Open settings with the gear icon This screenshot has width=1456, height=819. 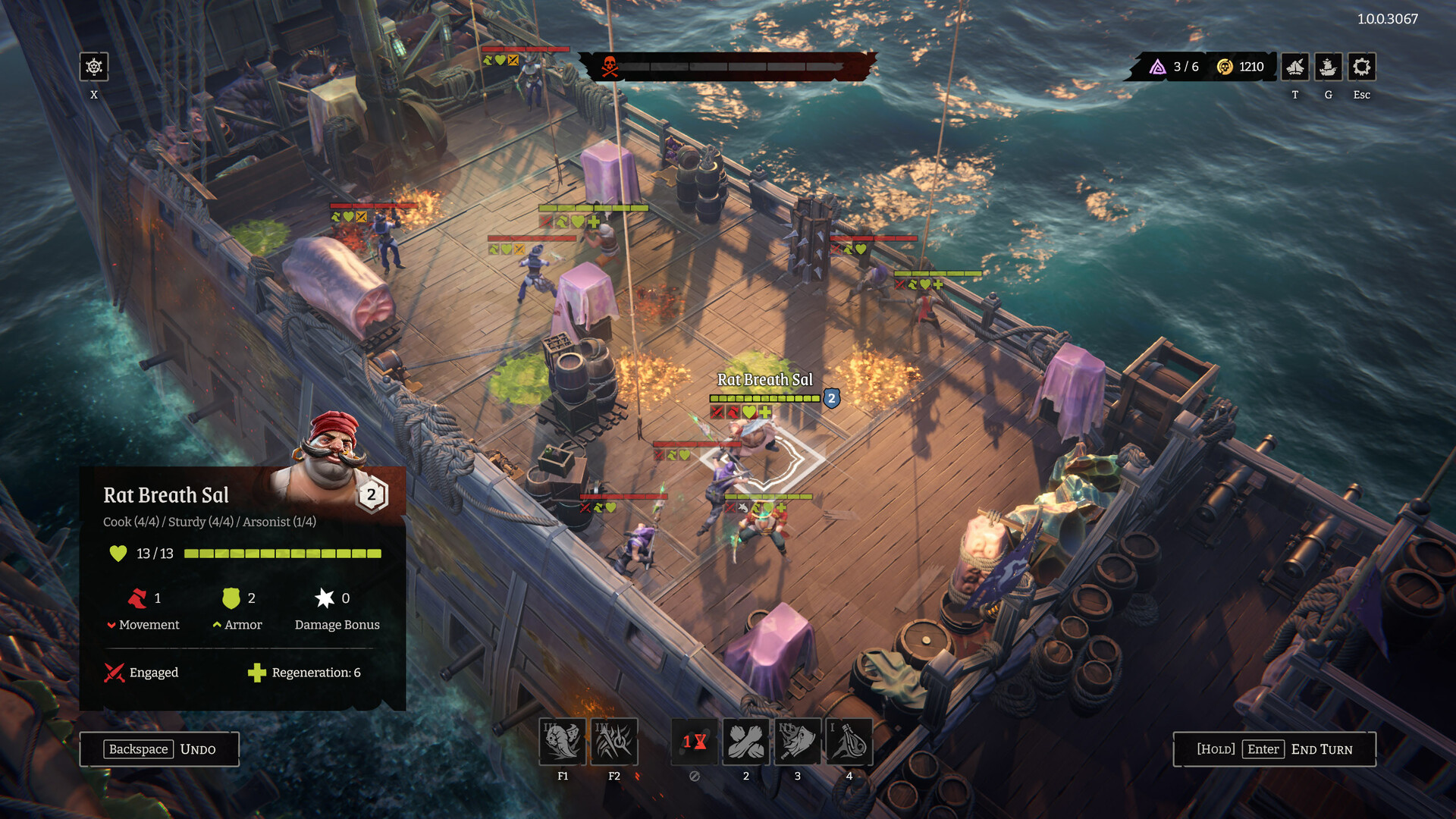pyautogui.click(x=1361, y=67)
